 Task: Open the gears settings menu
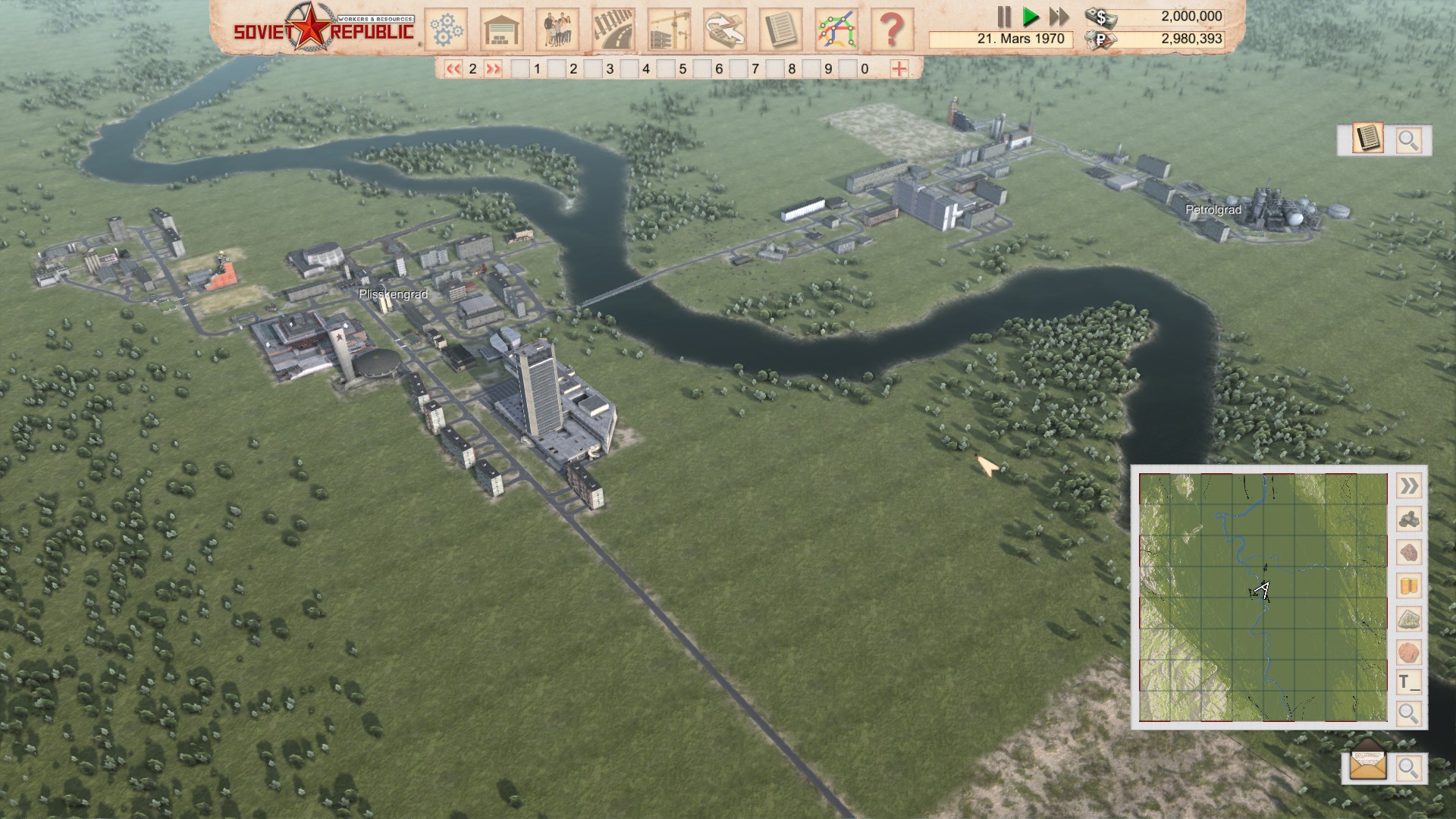(x=446, y=30)
